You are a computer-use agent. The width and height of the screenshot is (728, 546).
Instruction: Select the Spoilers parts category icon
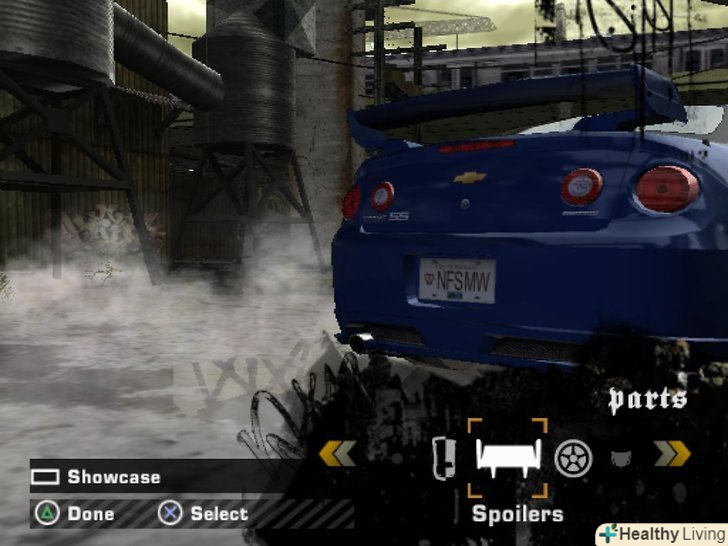pyautogui.click(x=510, y=458)
